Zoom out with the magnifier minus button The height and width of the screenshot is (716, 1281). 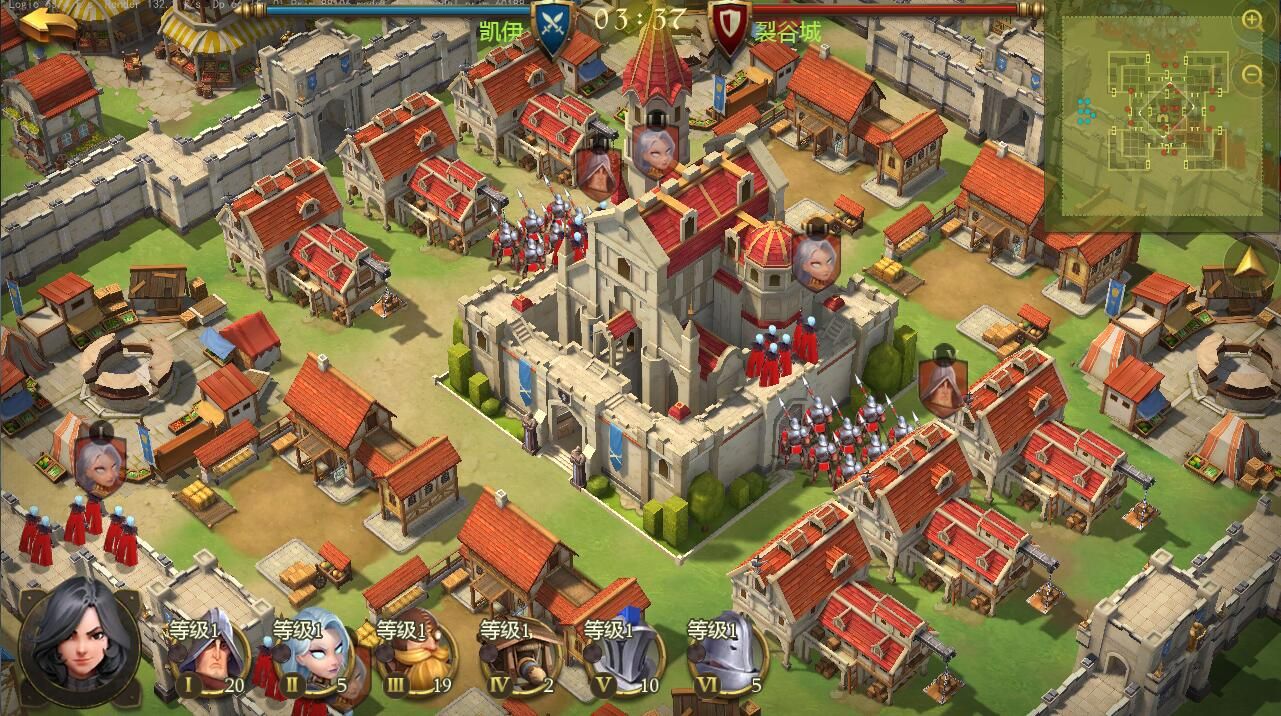pos(1252,74)
